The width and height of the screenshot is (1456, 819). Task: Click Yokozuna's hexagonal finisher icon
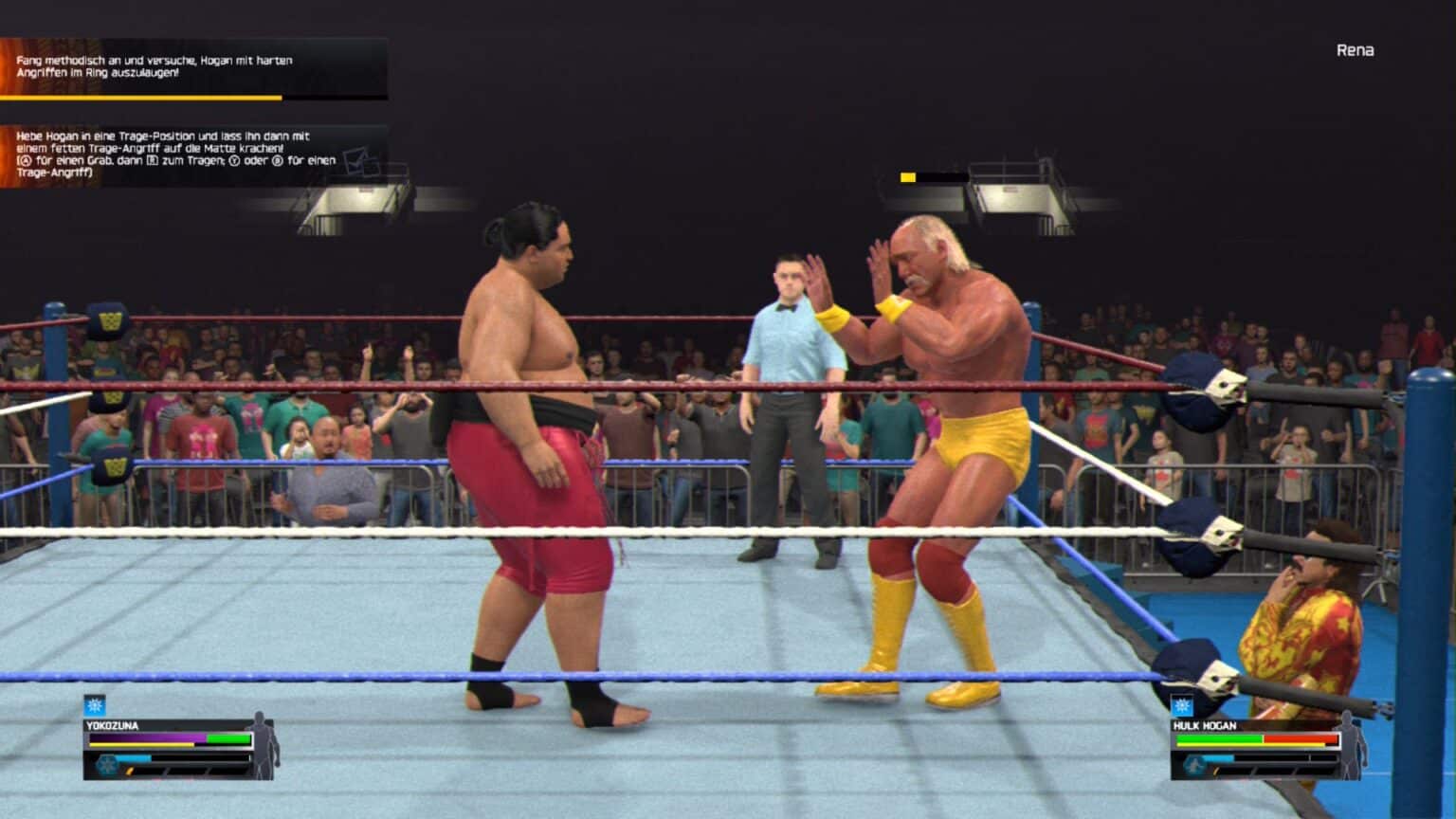pos(106,765)
